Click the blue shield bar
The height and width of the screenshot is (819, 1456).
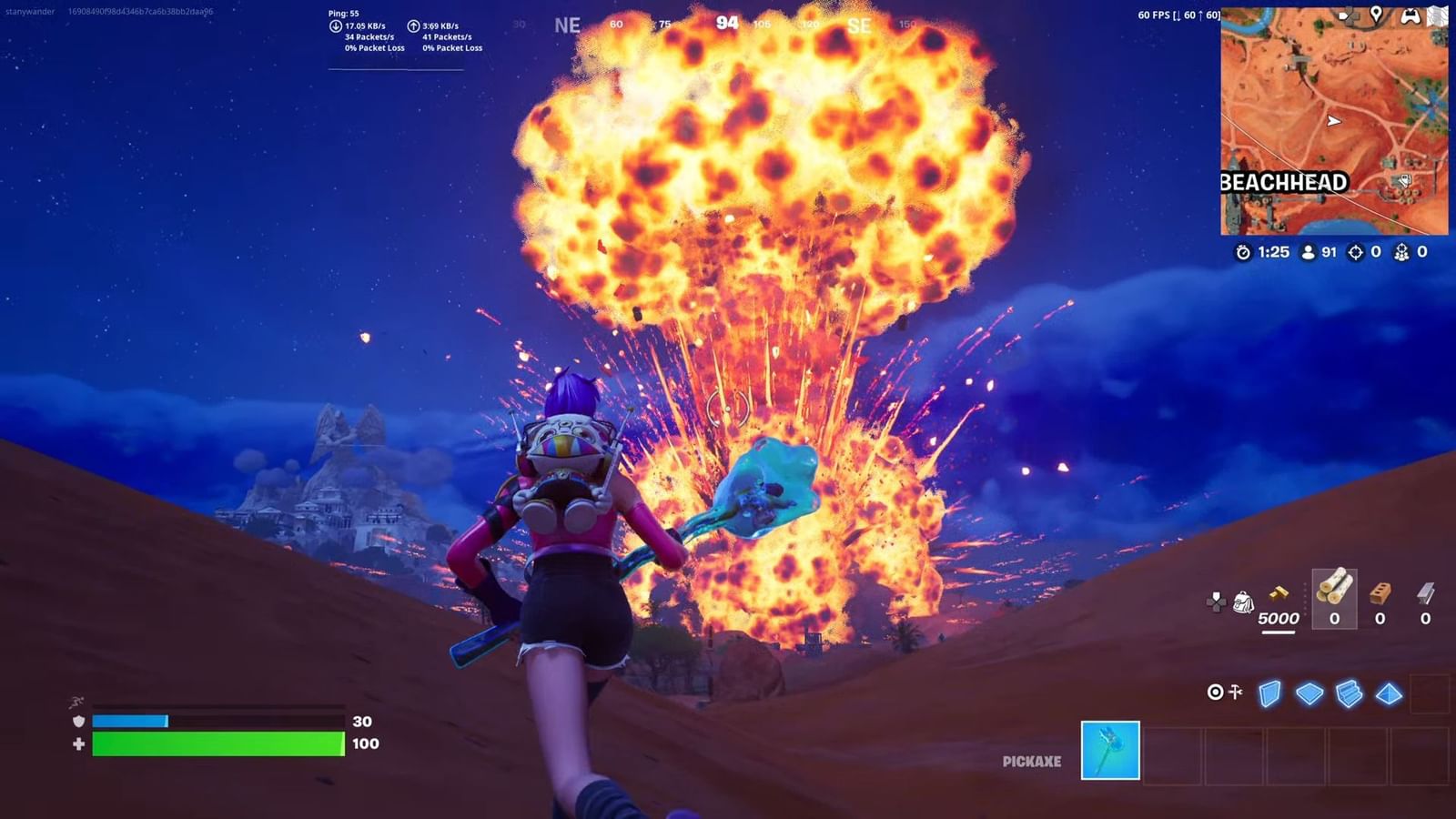[x=132, y=720]
